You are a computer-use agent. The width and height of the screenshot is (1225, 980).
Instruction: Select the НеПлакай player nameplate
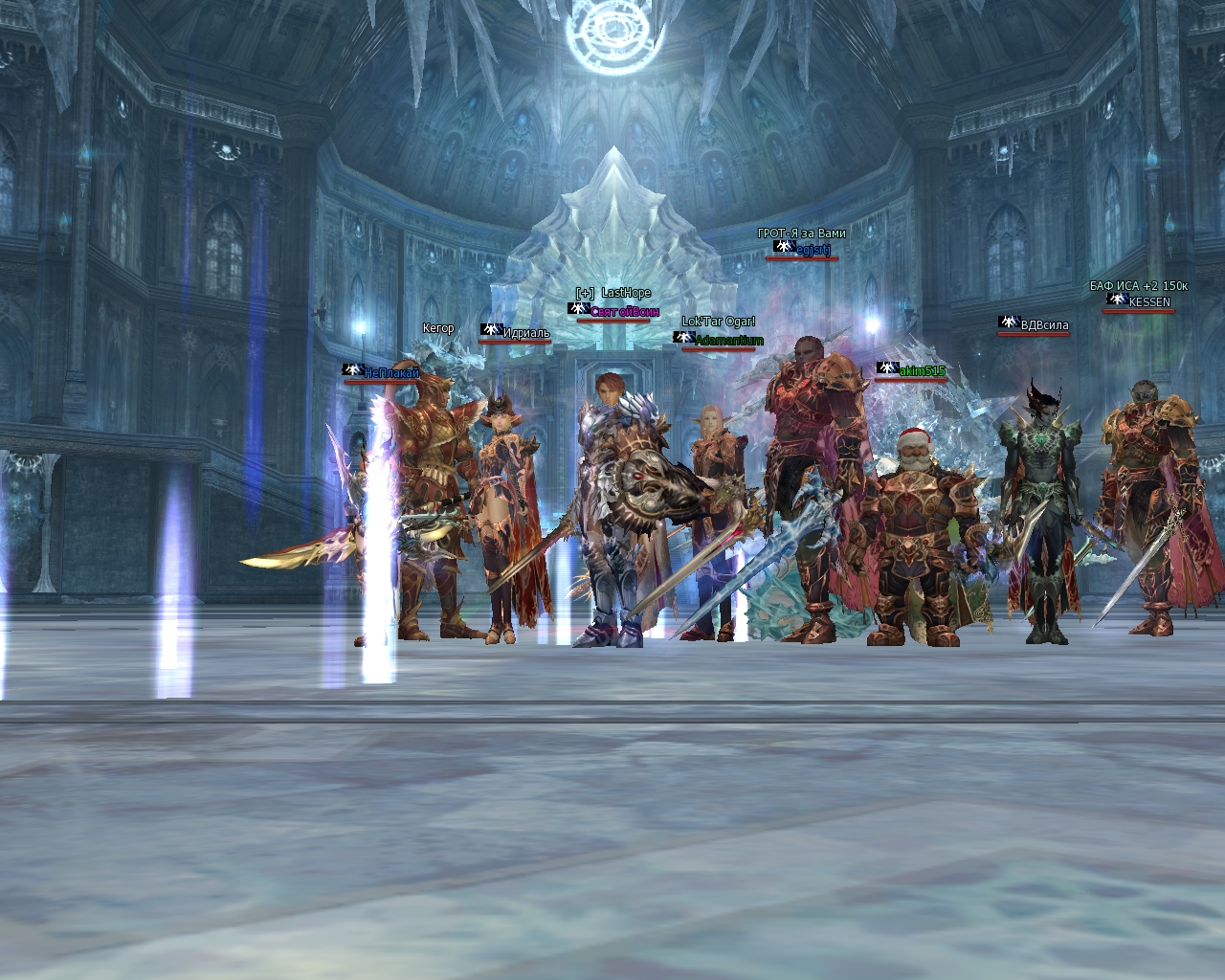391,373
